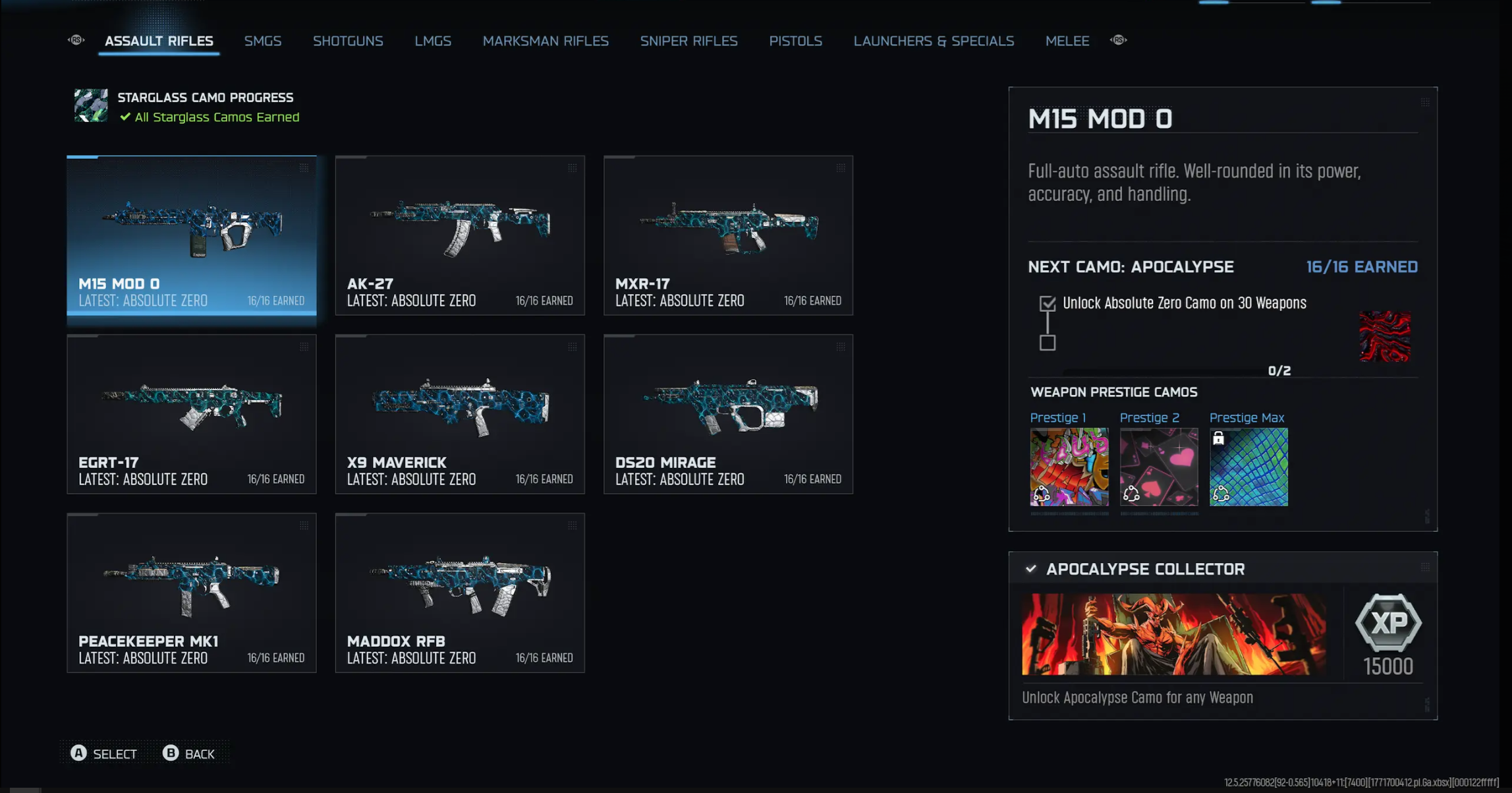
Task: Select the LMGs tab
Action: point(433,41)
